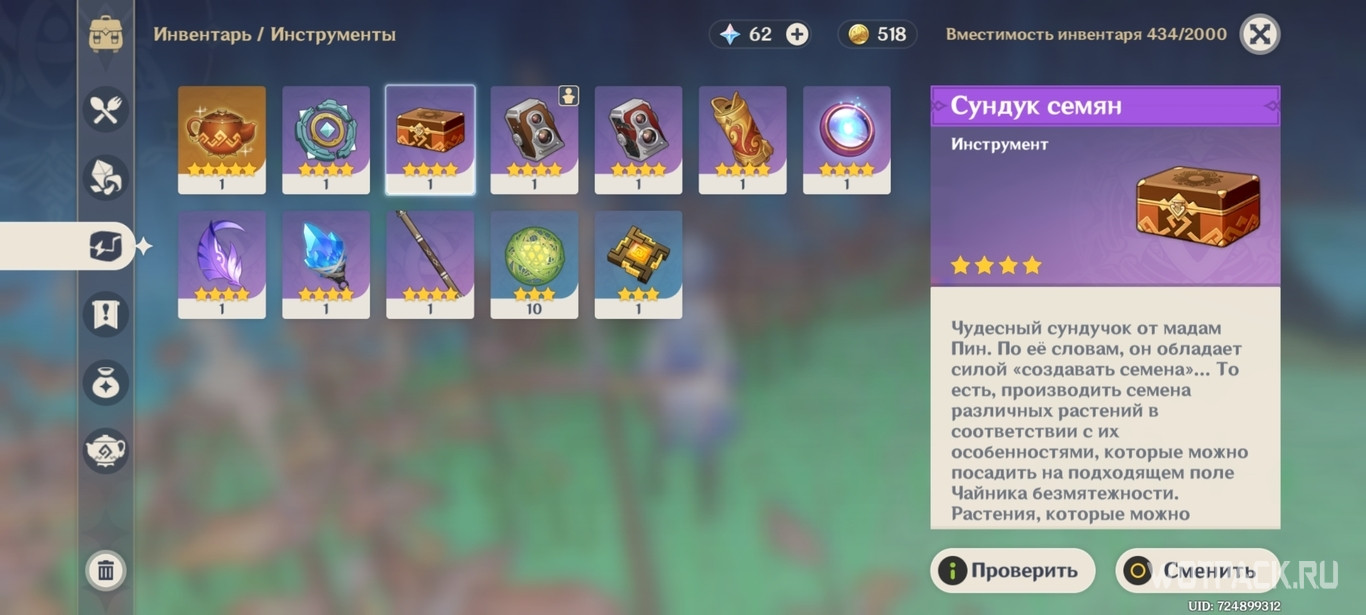Click the trash can delete button
Screen dimensions: 1366x615
106,571
